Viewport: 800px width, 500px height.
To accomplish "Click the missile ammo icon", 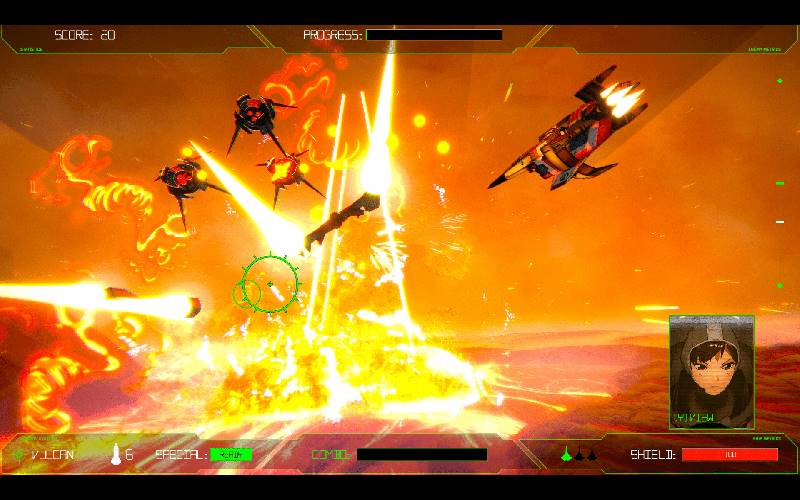I will [116, 454].
